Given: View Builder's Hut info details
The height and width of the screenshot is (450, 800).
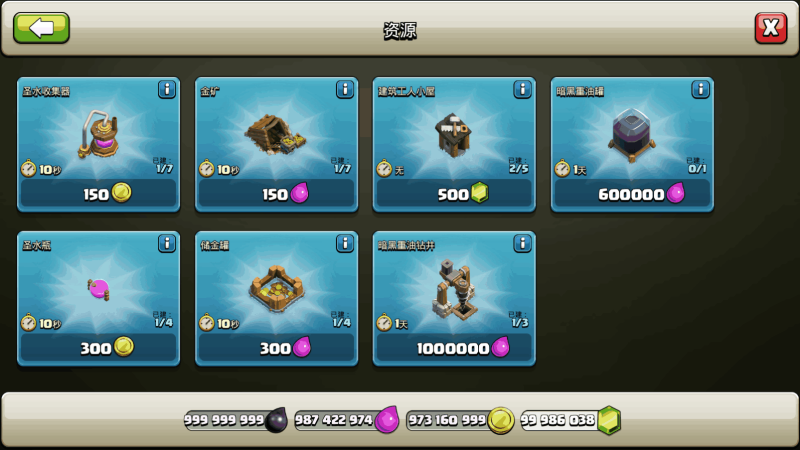Looking at the screenshot, I should (x=523, y=90).
